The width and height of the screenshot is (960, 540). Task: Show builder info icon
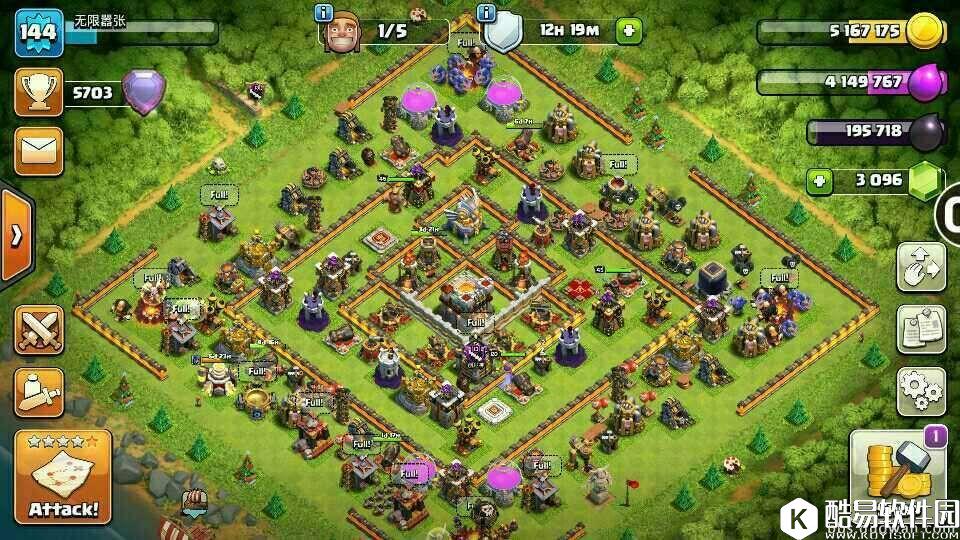pyautogui.click(x=323, y=13)
